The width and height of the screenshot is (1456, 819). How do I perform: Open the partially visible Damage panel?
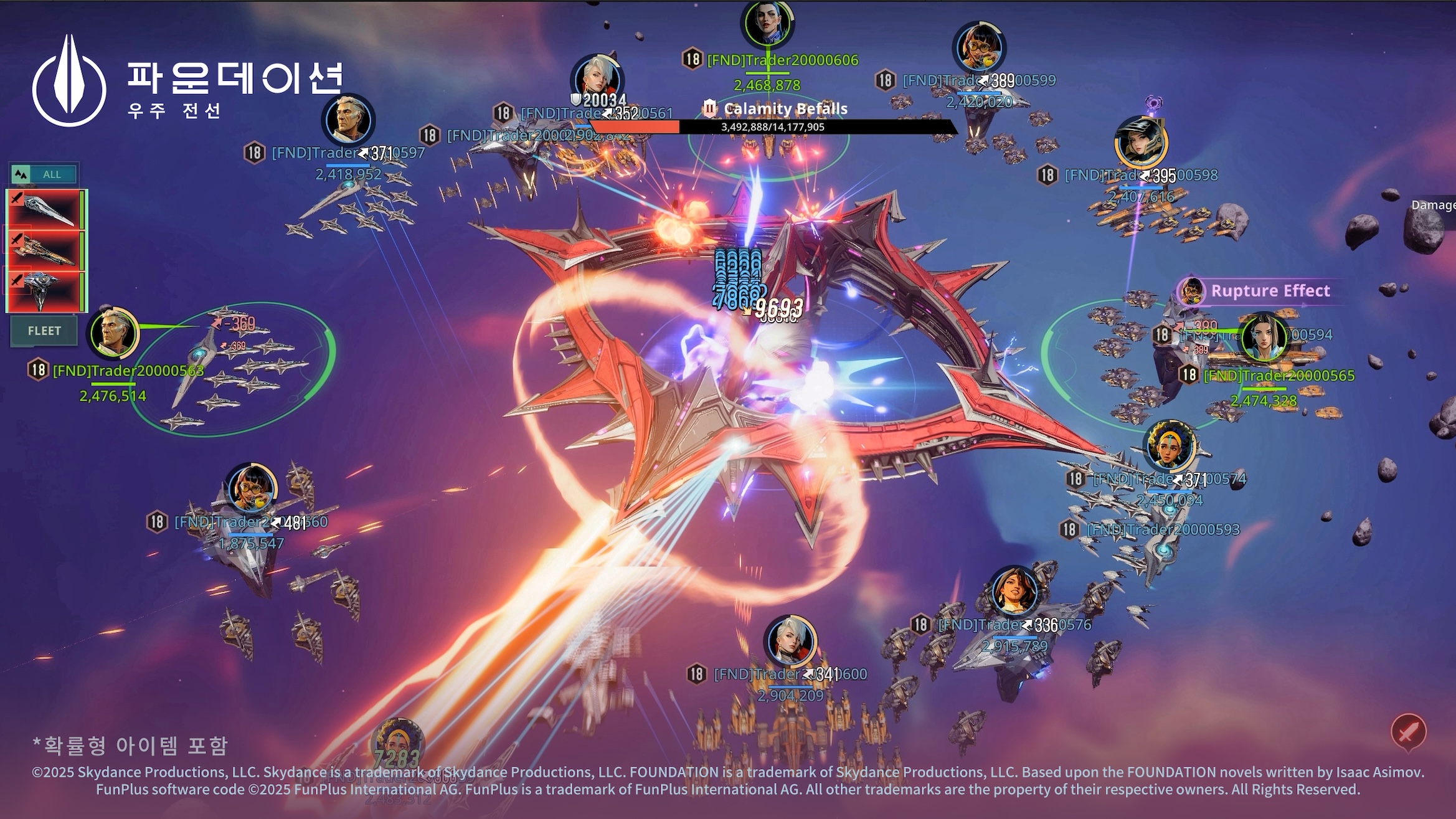coord(1434,206)
